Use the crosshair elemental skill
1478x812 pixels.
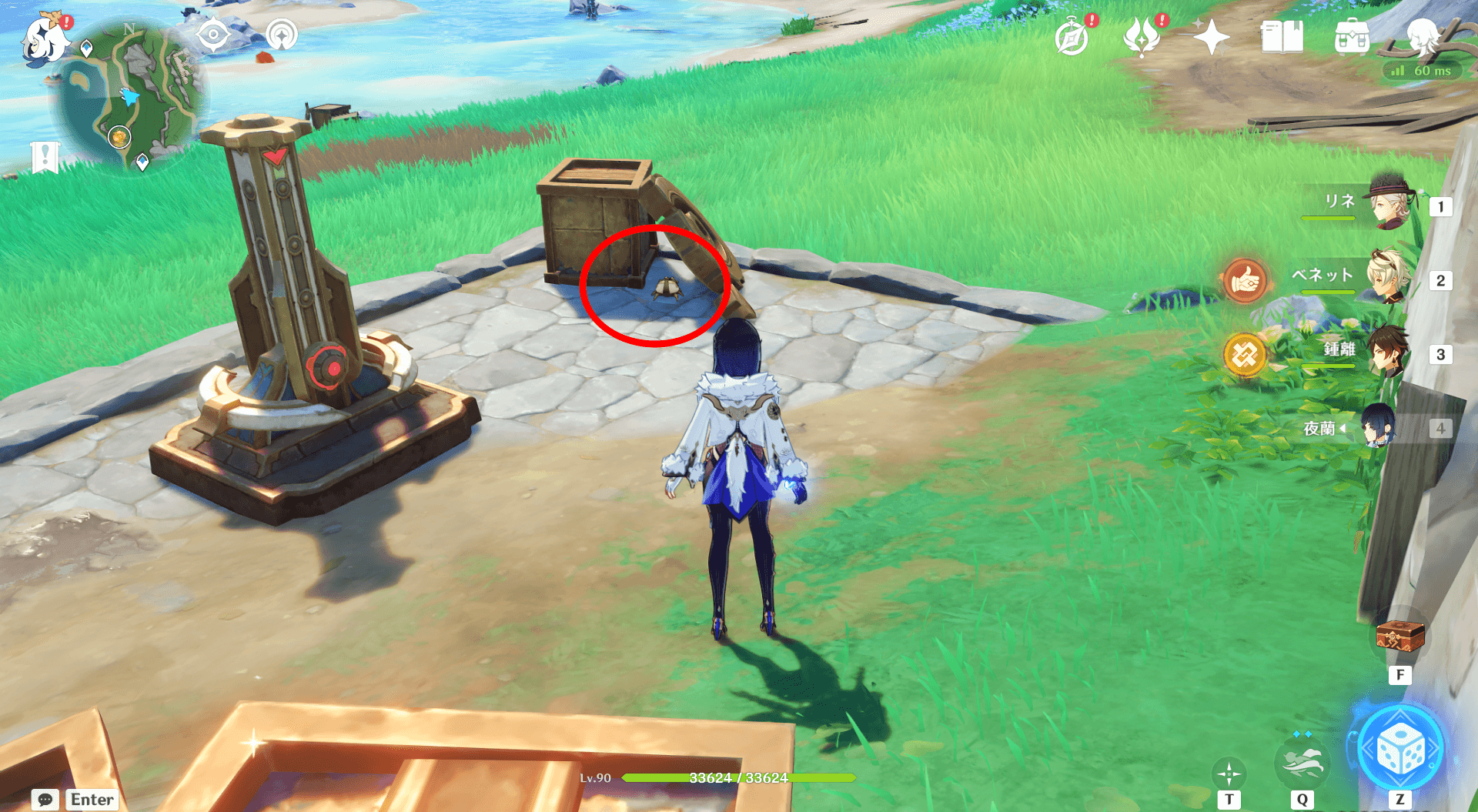(x=1229, y=774)
